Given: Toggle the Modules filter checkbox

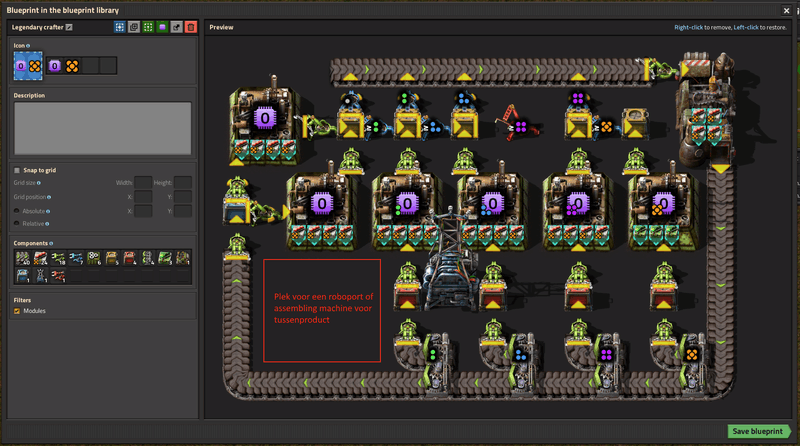Looking at the screenshot, I should pyautogui.click(x=17, y=311).
